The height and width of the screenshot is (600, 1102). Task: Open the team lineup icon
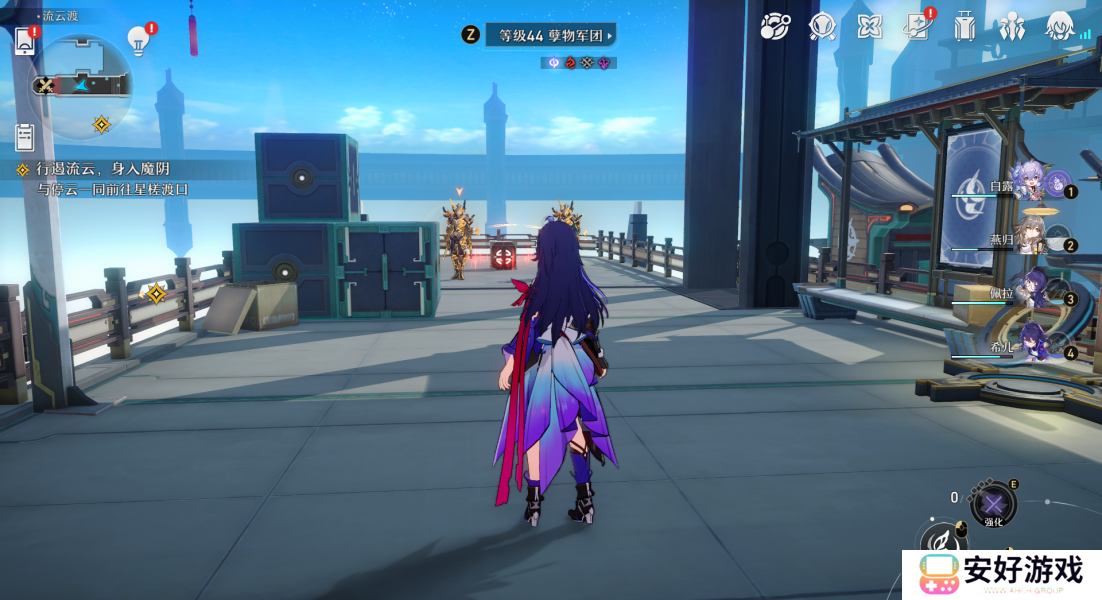pos(1012,27)
